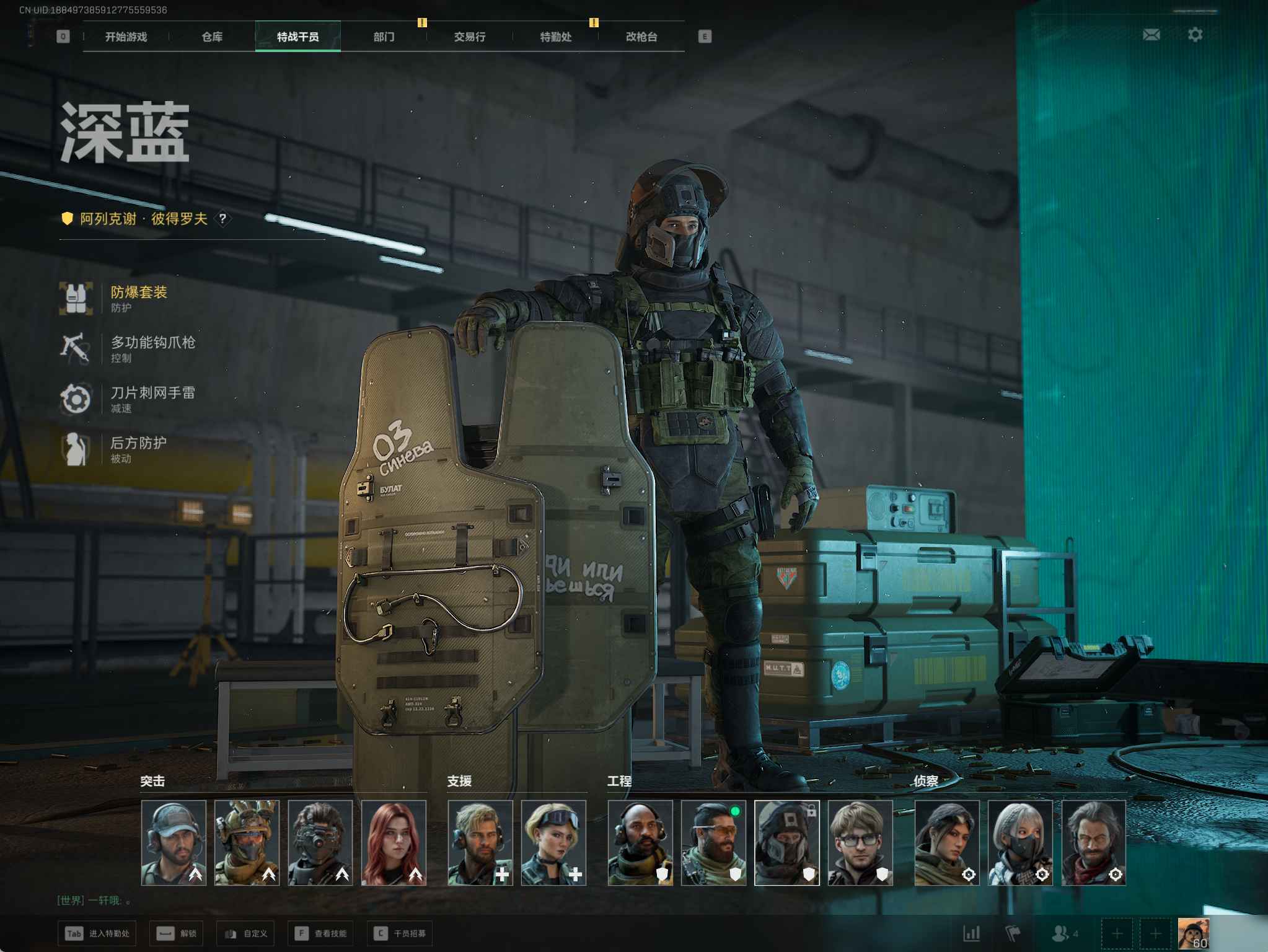Screen dimensions: 1268x952
Task: Switch to the 改枪台 gunsmith tab
Action: click(641, 37)
